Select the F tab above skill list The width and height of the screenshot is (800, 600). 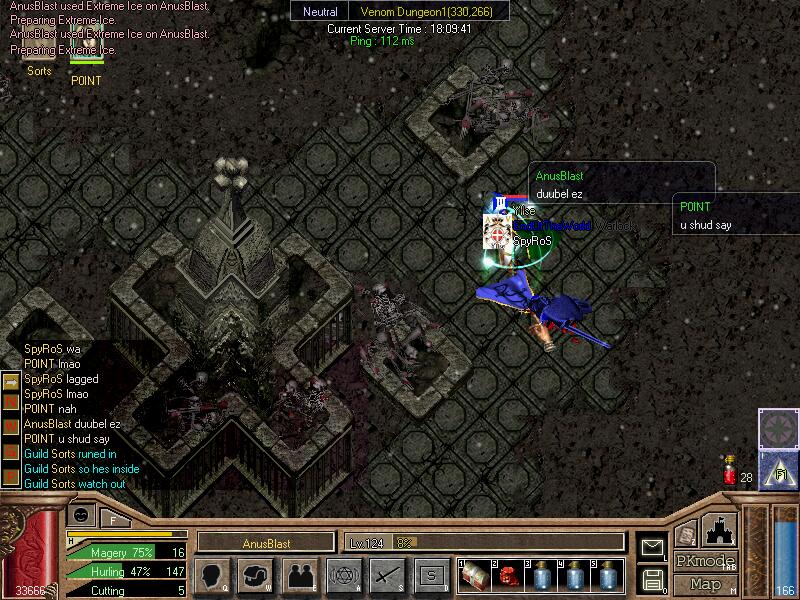point(114,519)
